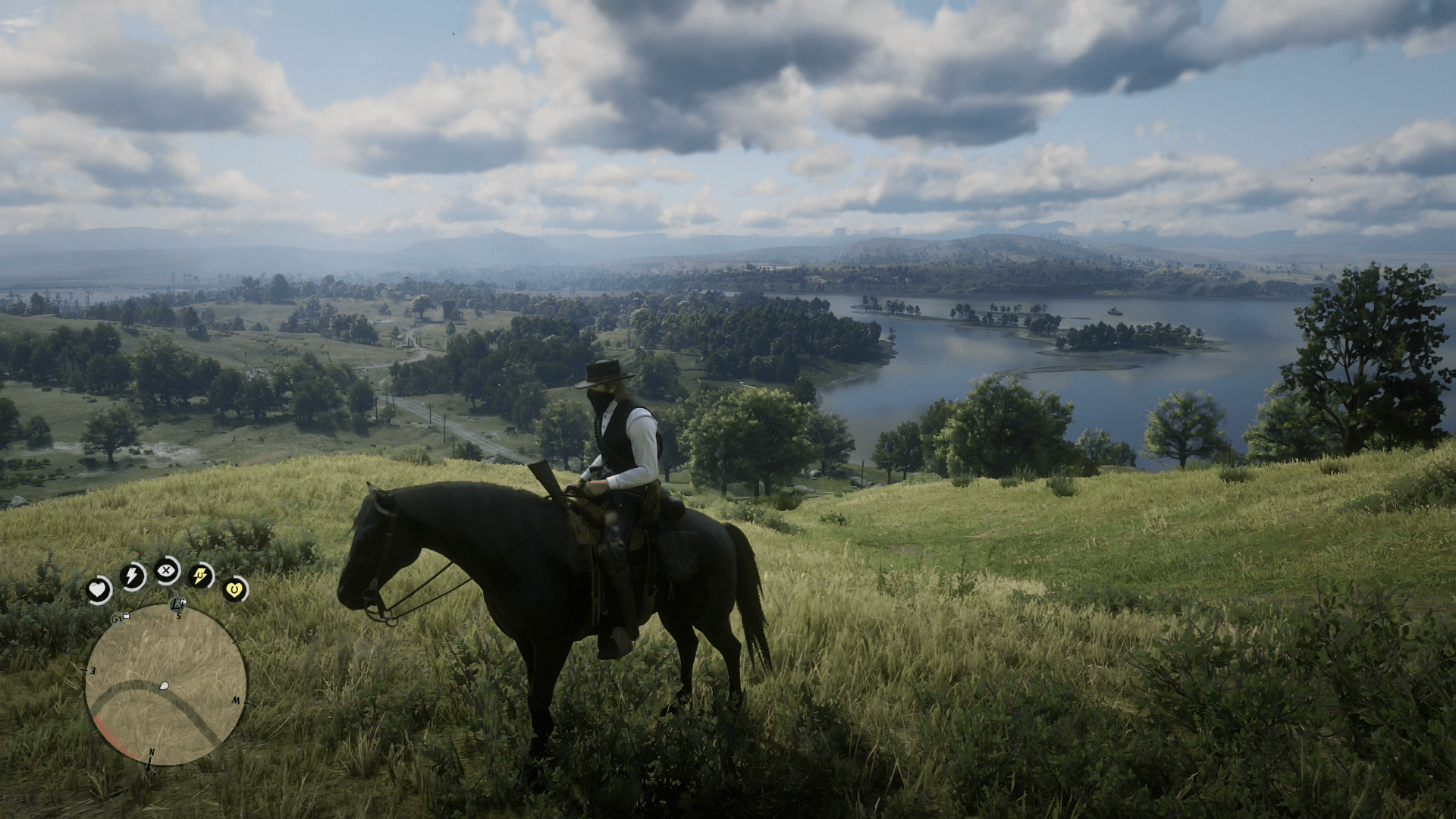The width and height of the screenshot is (1456, 819).
Task: Select the locked marker above the compass S
Action: pos(177,604)
